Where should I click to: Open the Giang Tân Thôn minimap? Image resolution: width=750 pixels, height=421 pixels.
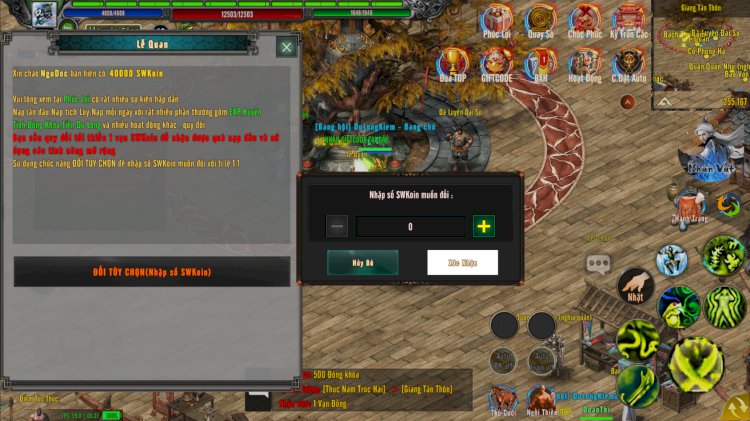(x=700, y=55)
